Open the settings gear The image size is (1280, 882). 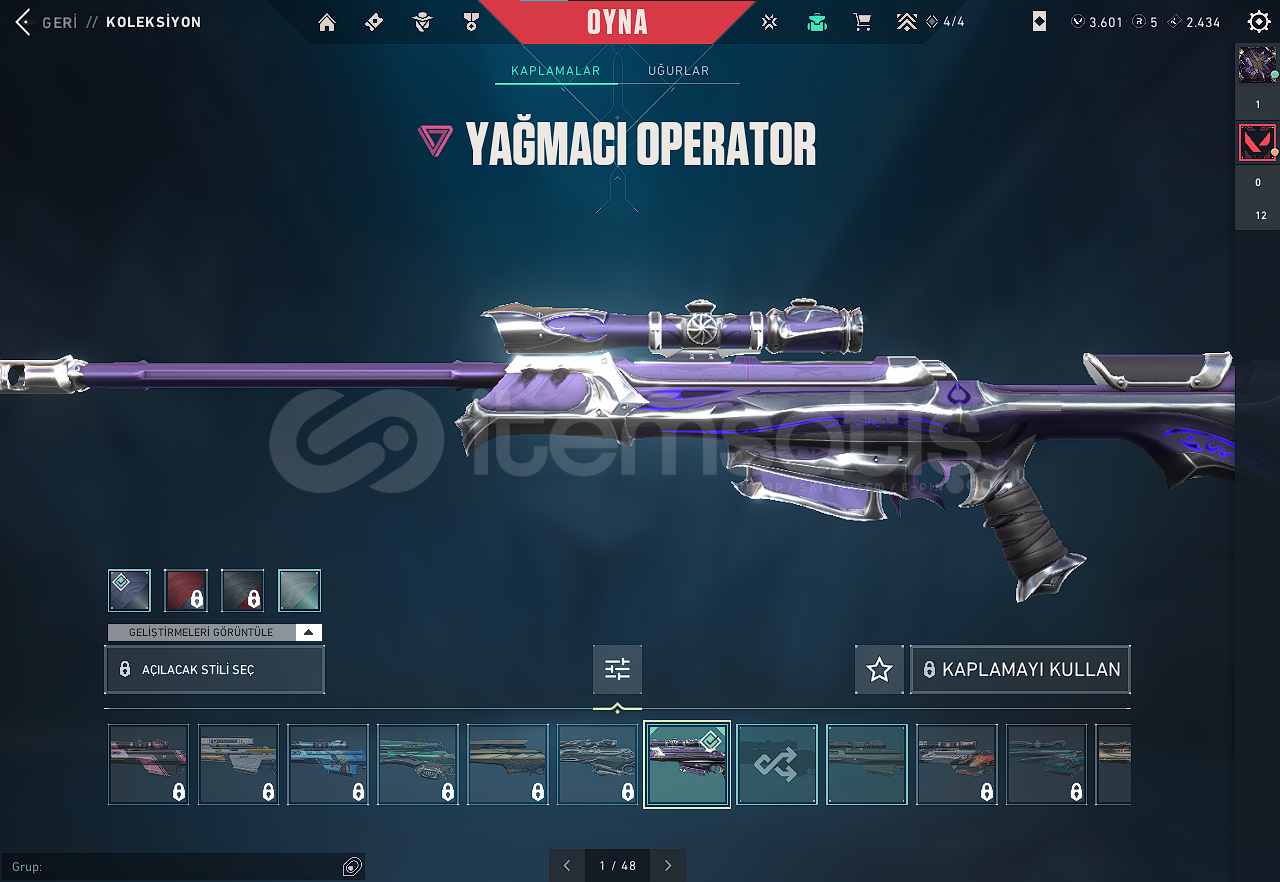(1259, 22)
